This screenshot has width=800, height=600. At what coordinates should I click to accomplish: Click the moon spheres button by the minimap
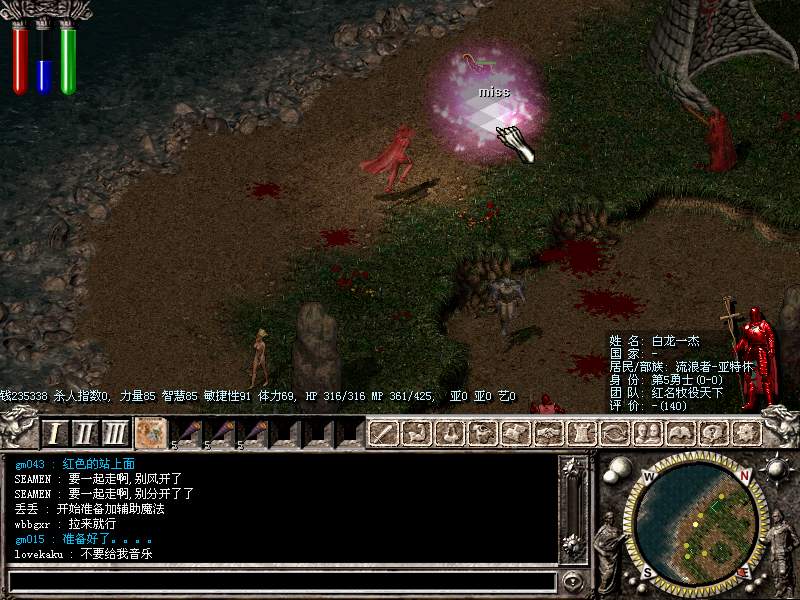[x=617, y=468]
